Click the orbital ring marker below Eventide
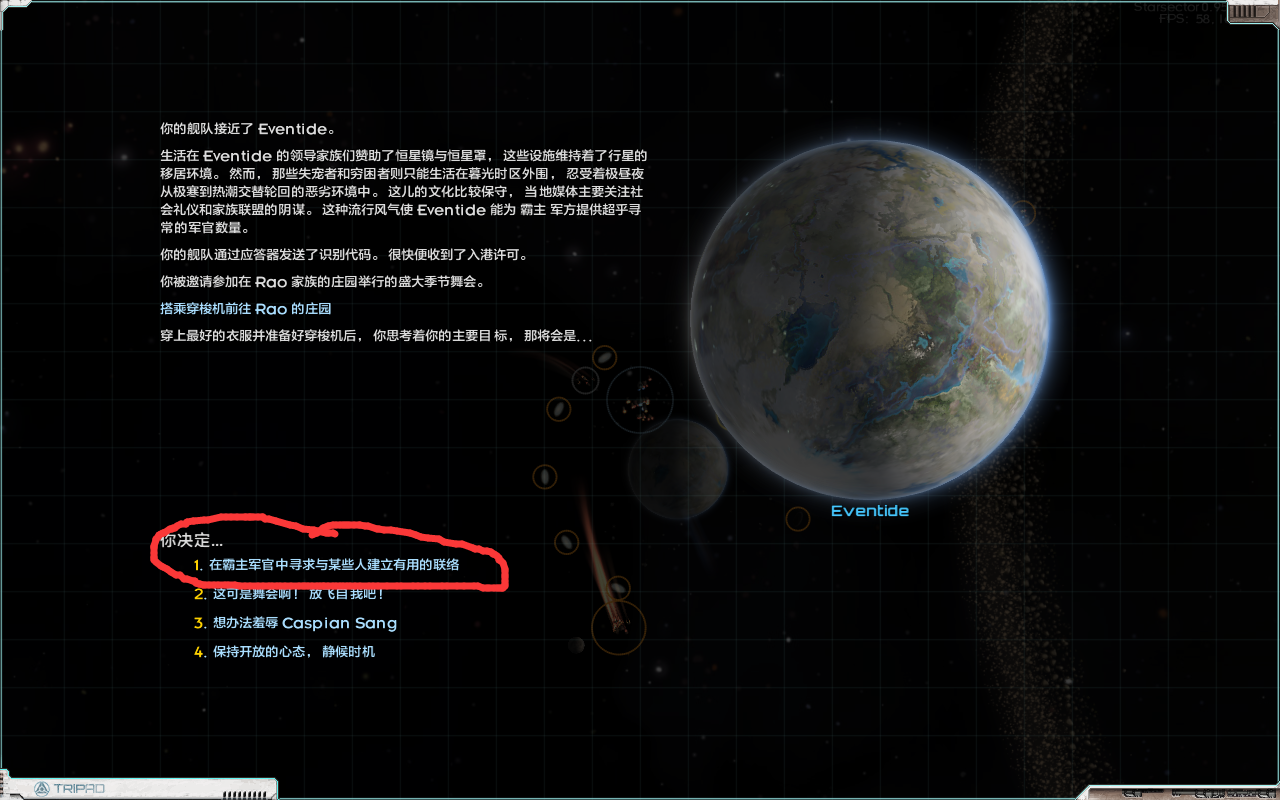Viewport: 1280px width, 800px height. 797,518
